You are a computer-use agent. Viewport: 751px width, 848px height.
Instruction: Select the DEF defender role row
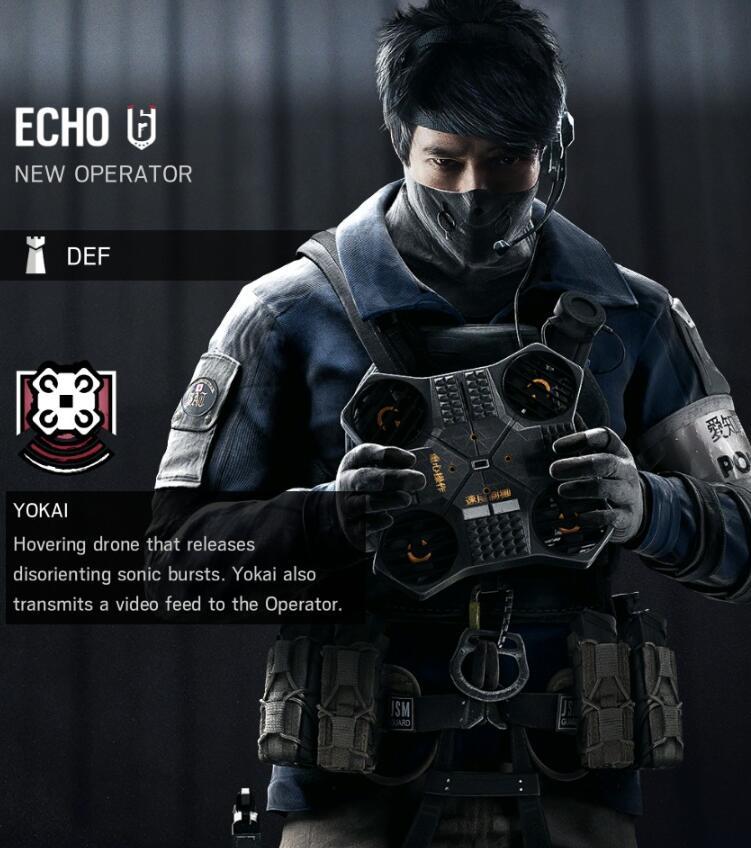(x=150, y=256)
